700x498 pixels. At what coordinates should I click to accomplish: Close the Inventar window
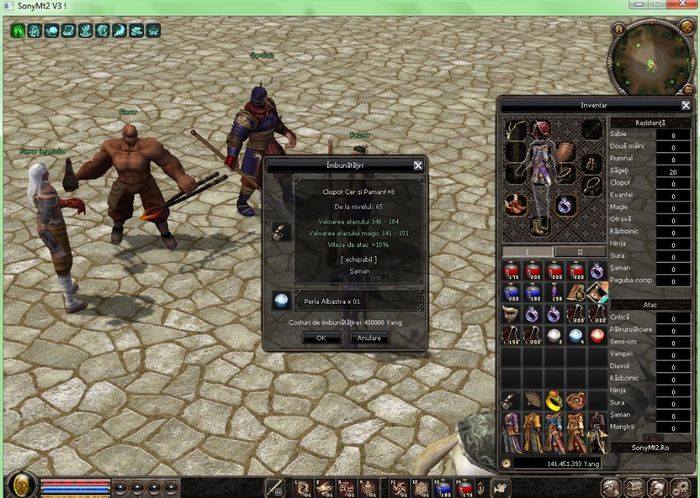[685, 105]
